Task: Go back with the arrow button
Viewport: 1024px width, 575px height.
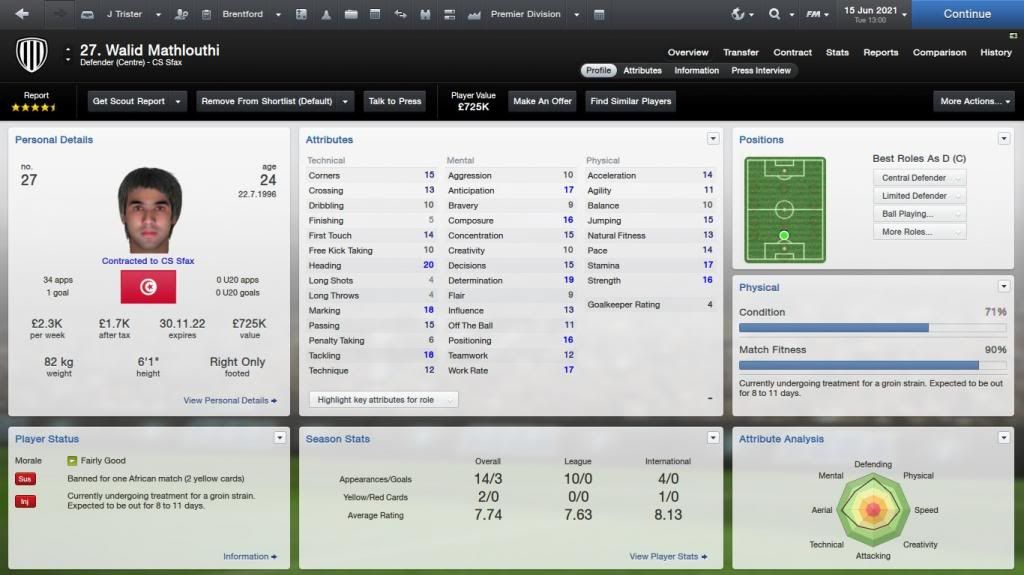Action: pos(22,14)
